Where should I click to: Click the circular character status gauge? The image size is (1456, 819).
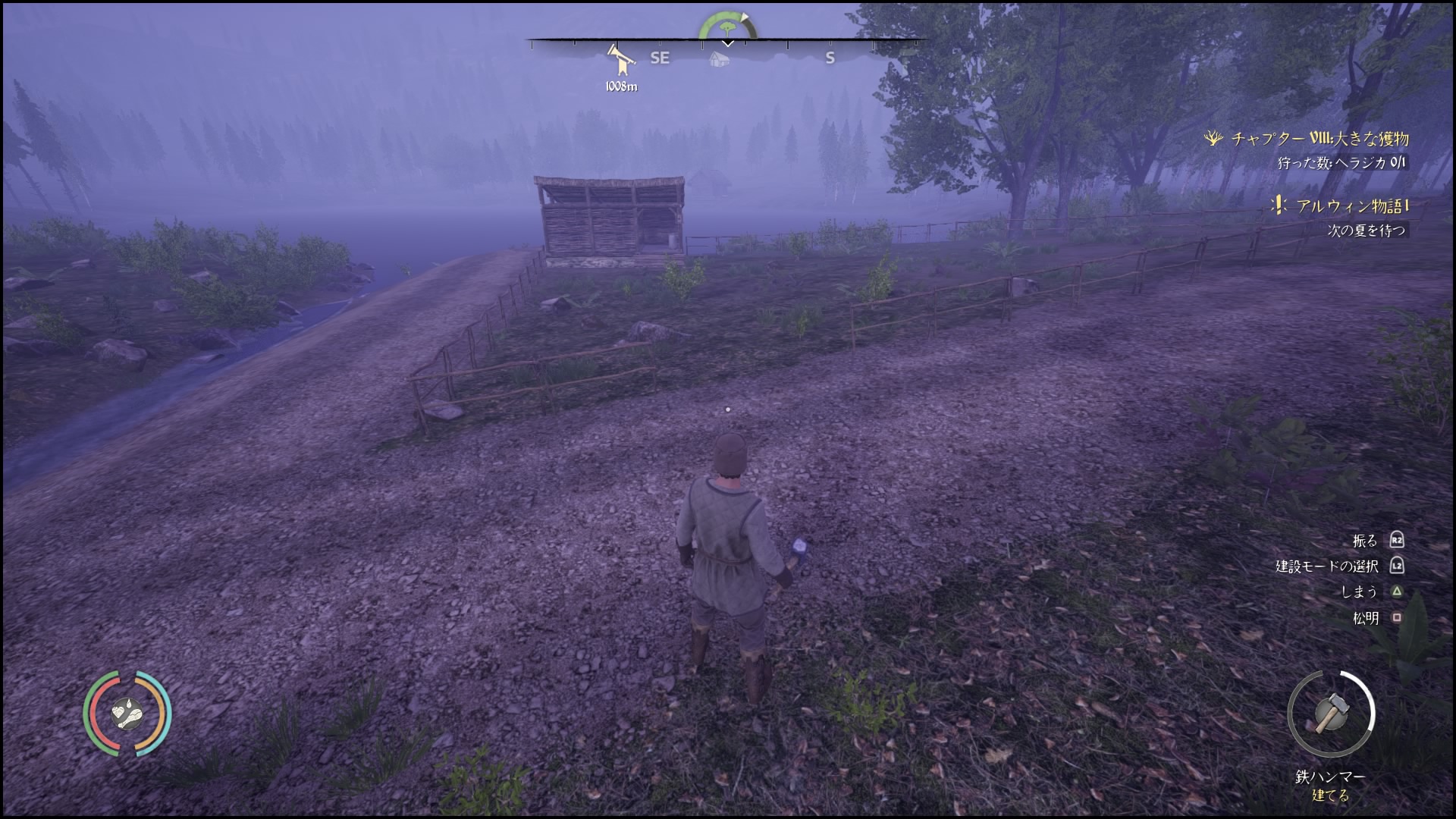(x=127, y=713)
